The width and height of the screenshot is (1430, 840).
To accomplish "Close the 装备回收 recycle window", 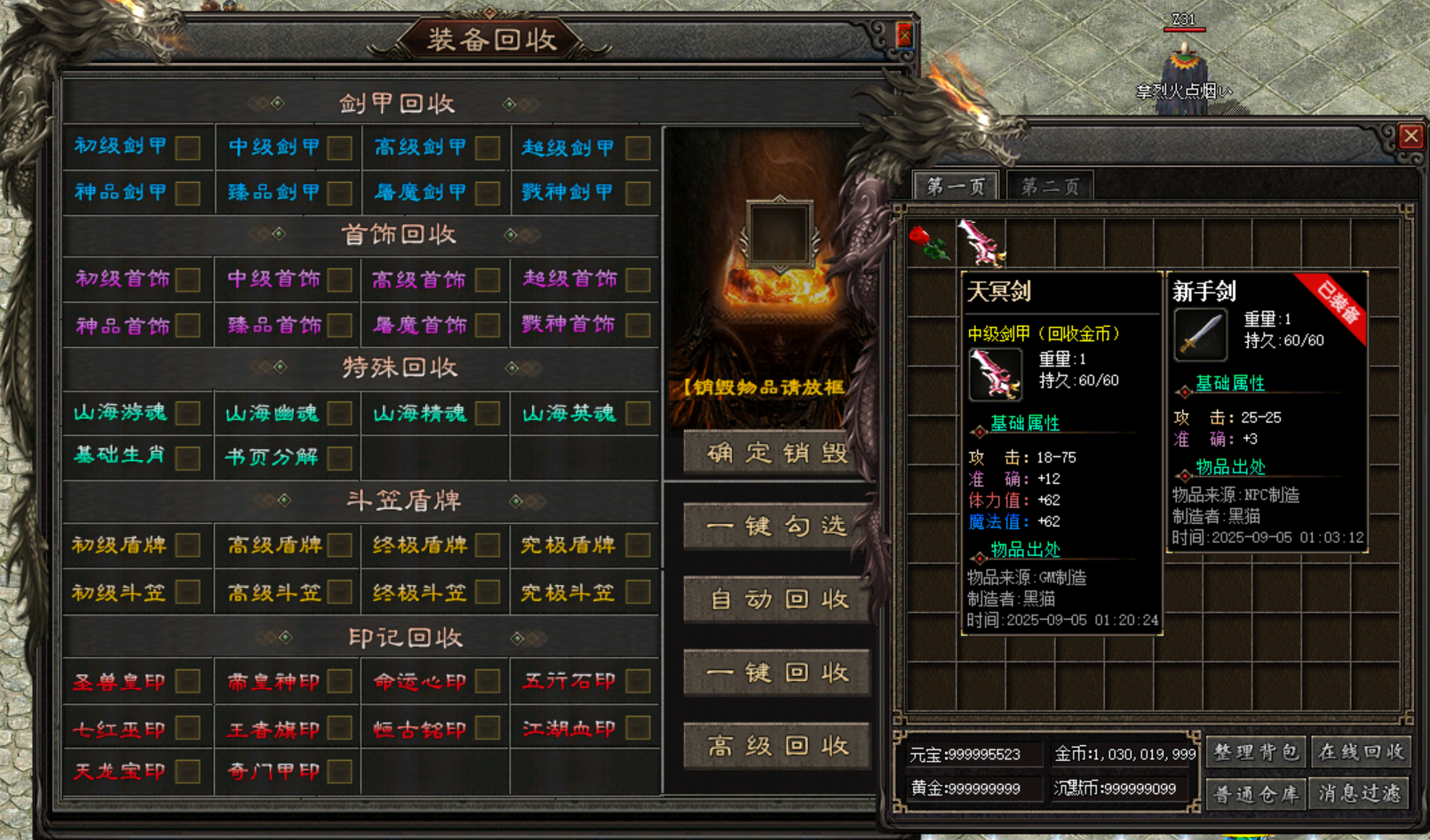I will click(x=904, y=35).
